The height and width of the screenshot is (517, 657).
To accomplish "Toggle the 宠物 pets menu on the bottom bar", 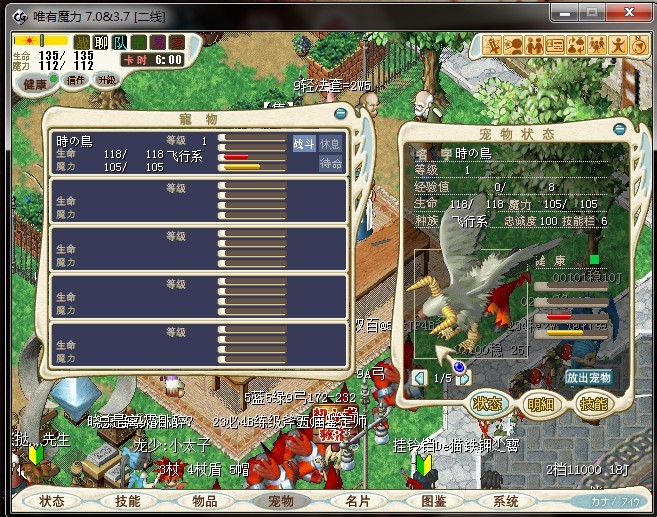I will [x=281, y=501].
